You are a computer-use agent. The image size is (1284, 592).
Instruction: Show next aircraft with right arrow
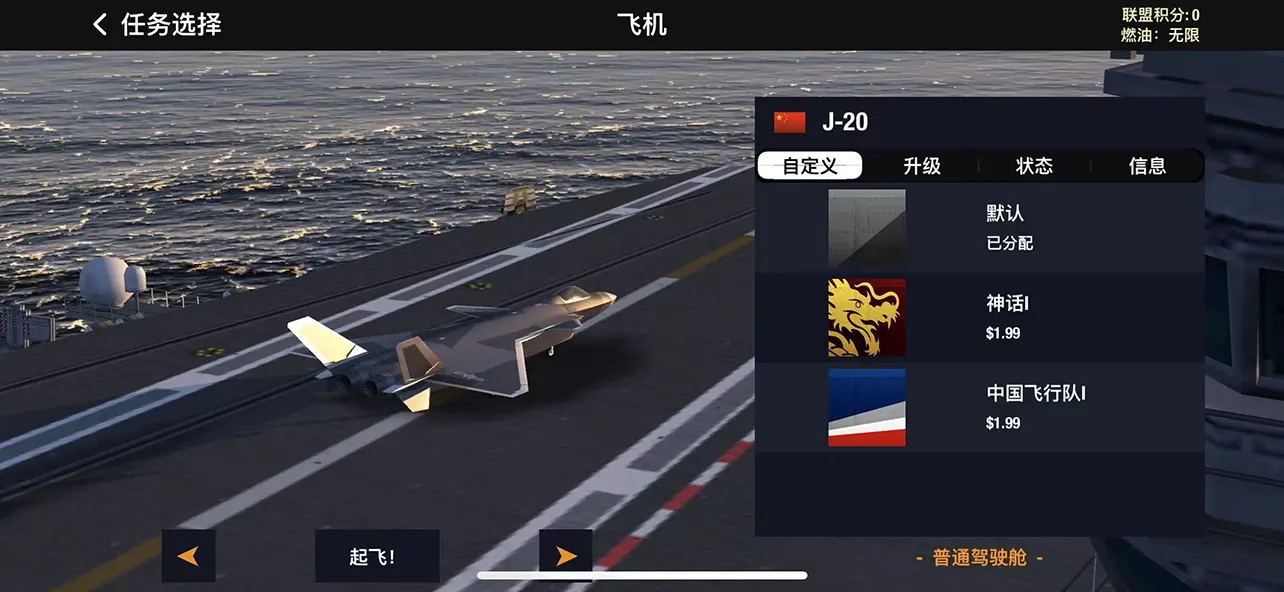tap(565, 556)
